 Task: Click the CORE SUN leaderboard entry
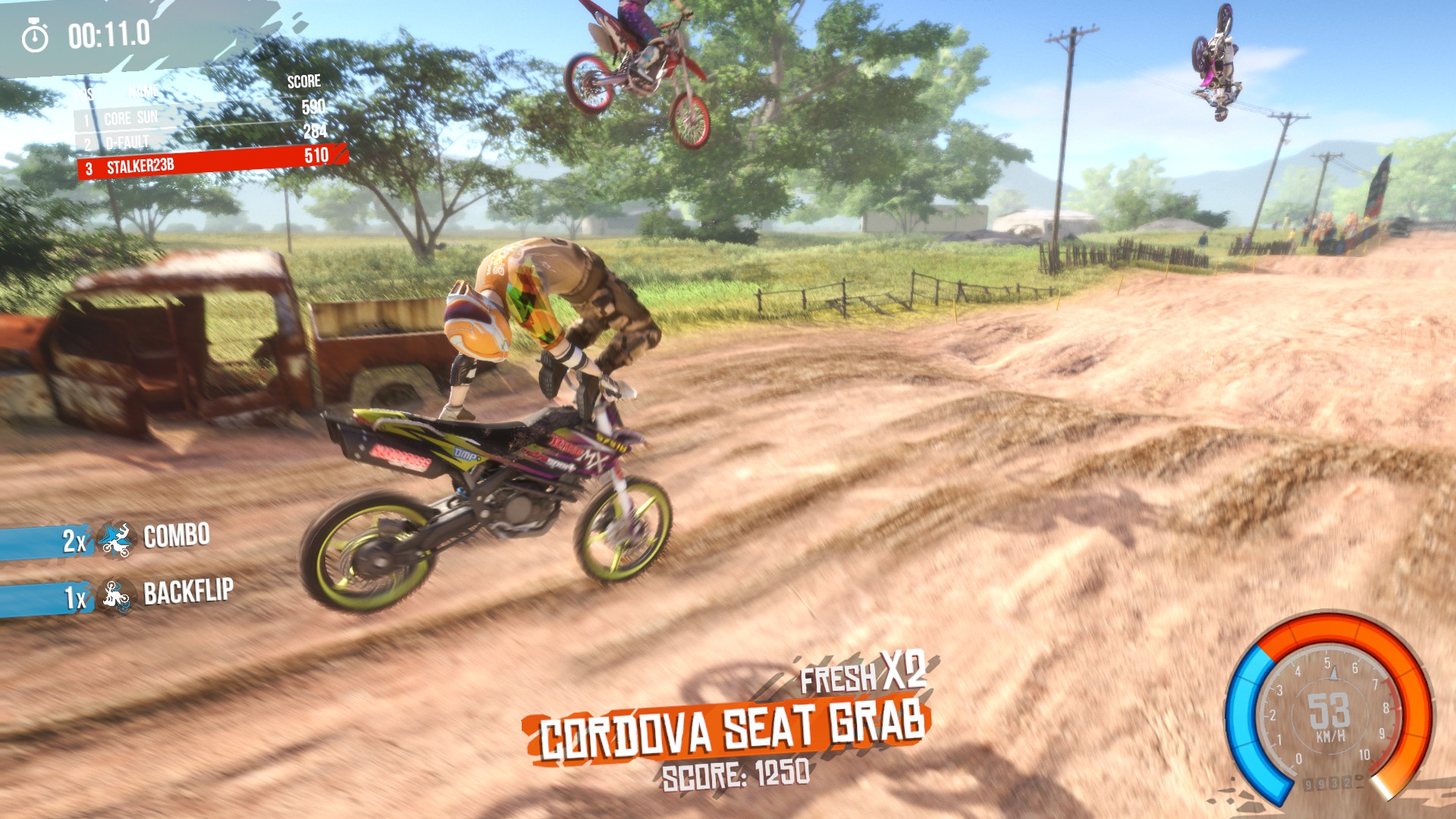coord(133,117)
